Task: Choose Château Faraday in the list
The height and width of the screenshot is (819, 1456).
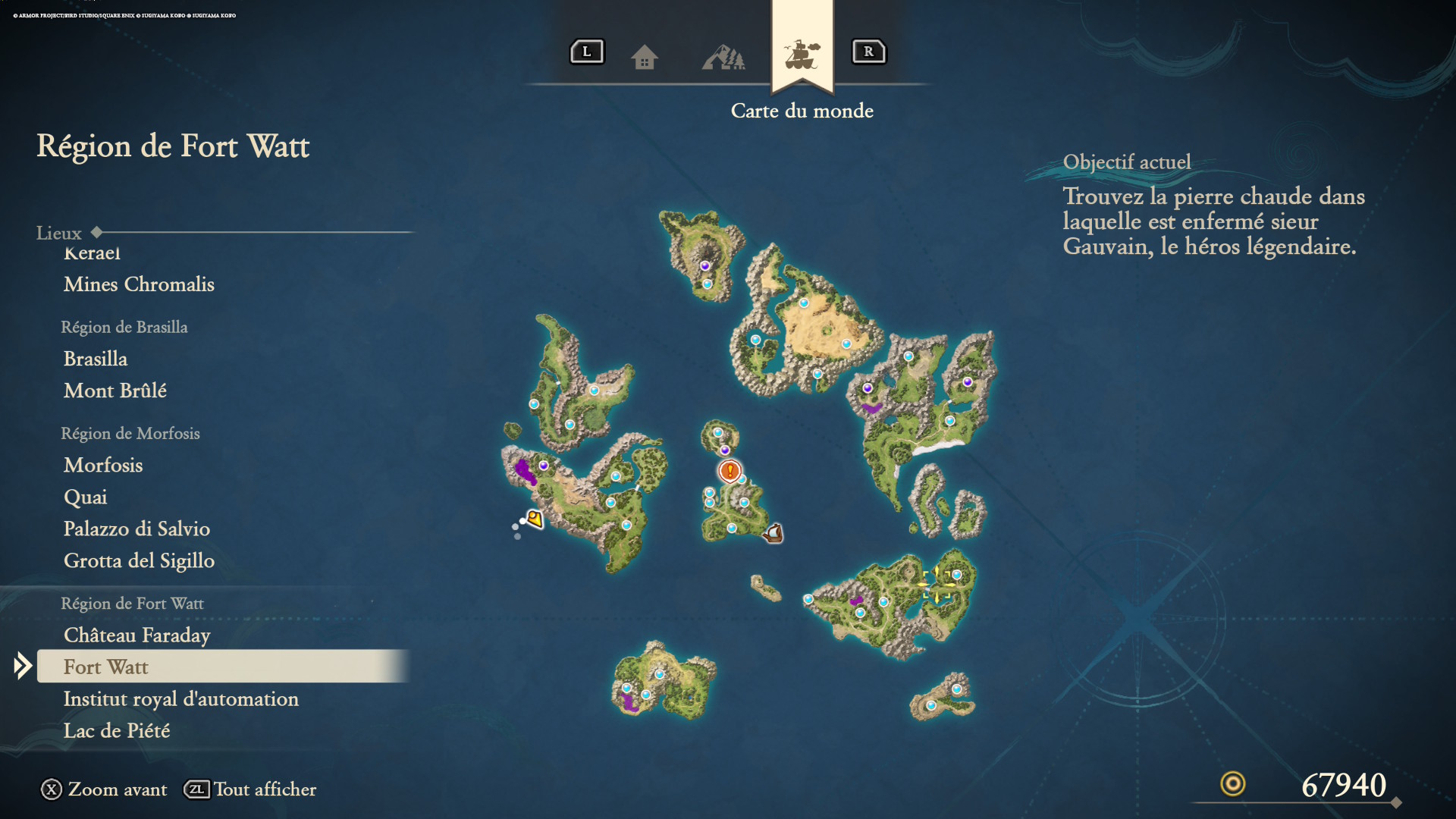Action: coord(137,635)
